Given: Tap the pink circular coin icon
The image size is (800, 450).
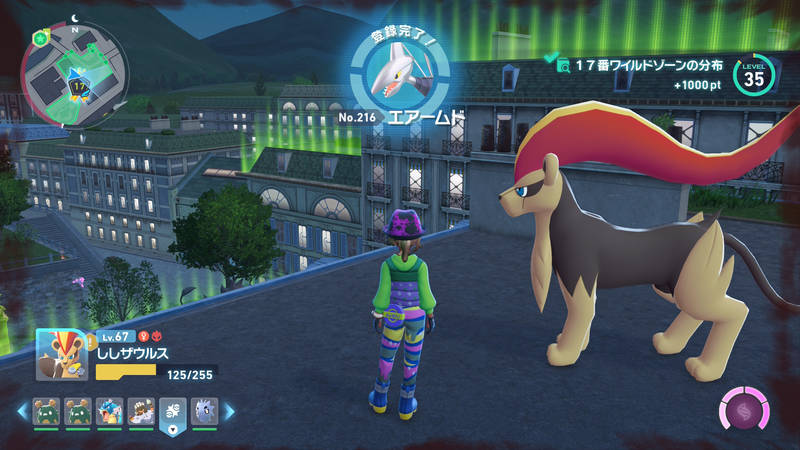Looking at the screenshot, I should tap(745, 410).
